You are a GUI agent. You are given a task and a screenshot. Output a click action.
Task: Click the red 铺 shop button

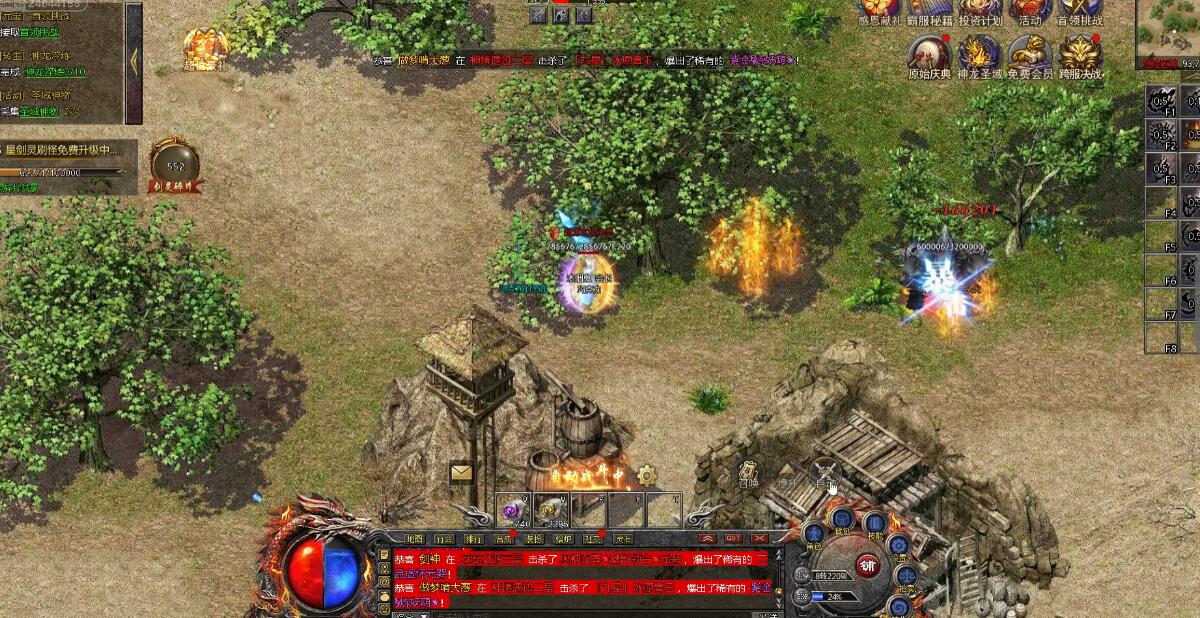[867, 566]
